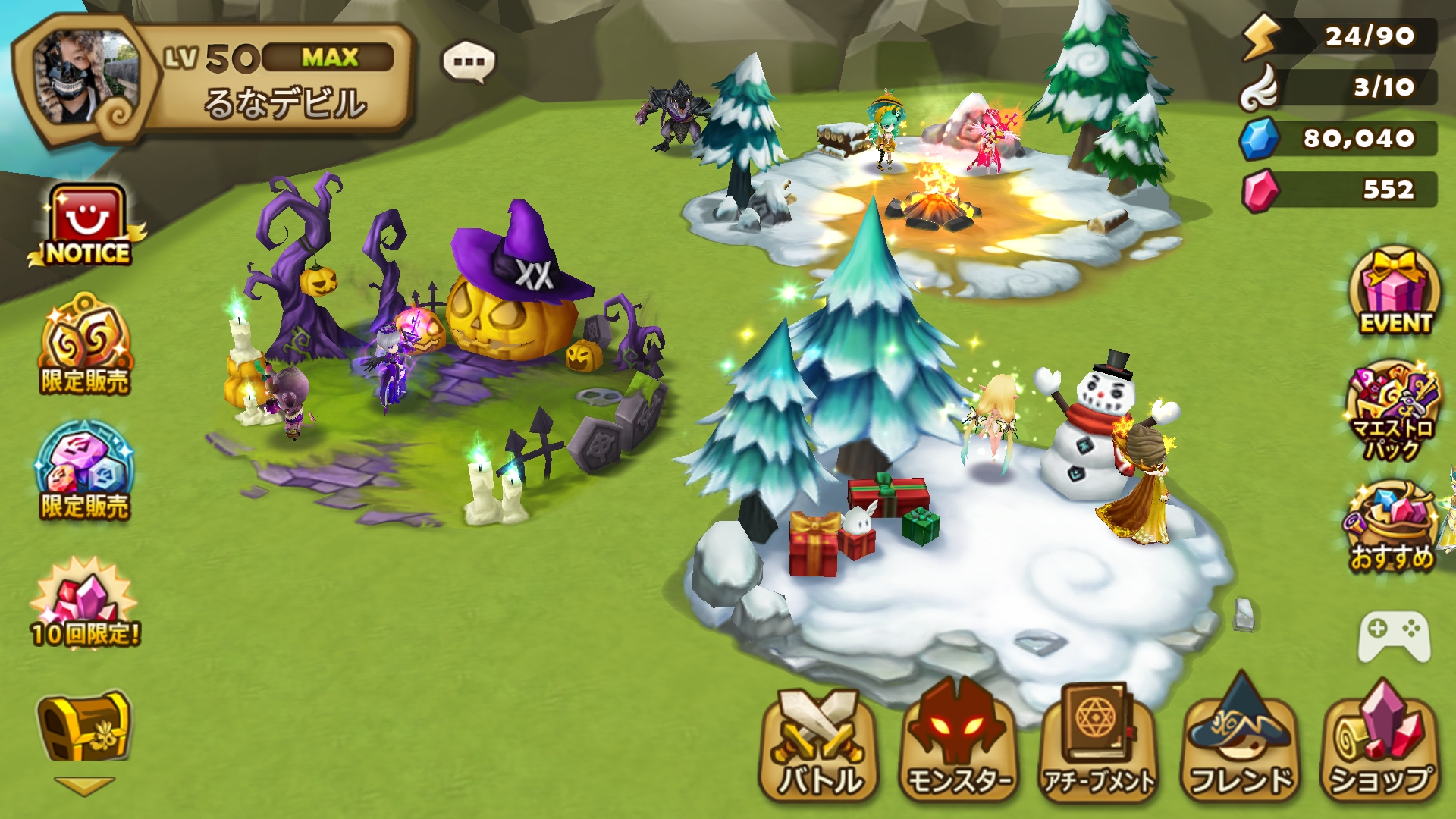Open the ショップ shop
Screen dimensions: 1456x819
pos(1380,743)
